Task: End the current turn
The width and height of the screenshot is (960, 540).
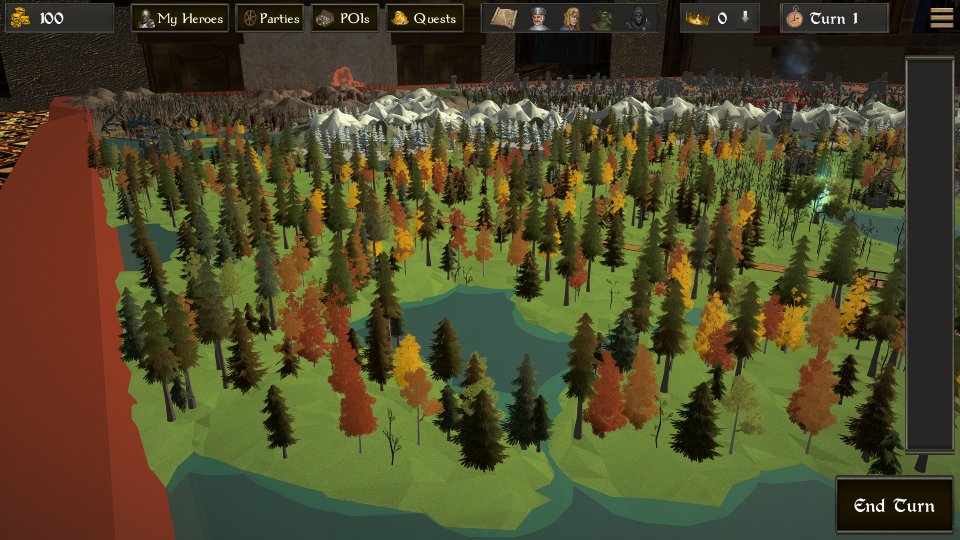Action: [894, 505]
